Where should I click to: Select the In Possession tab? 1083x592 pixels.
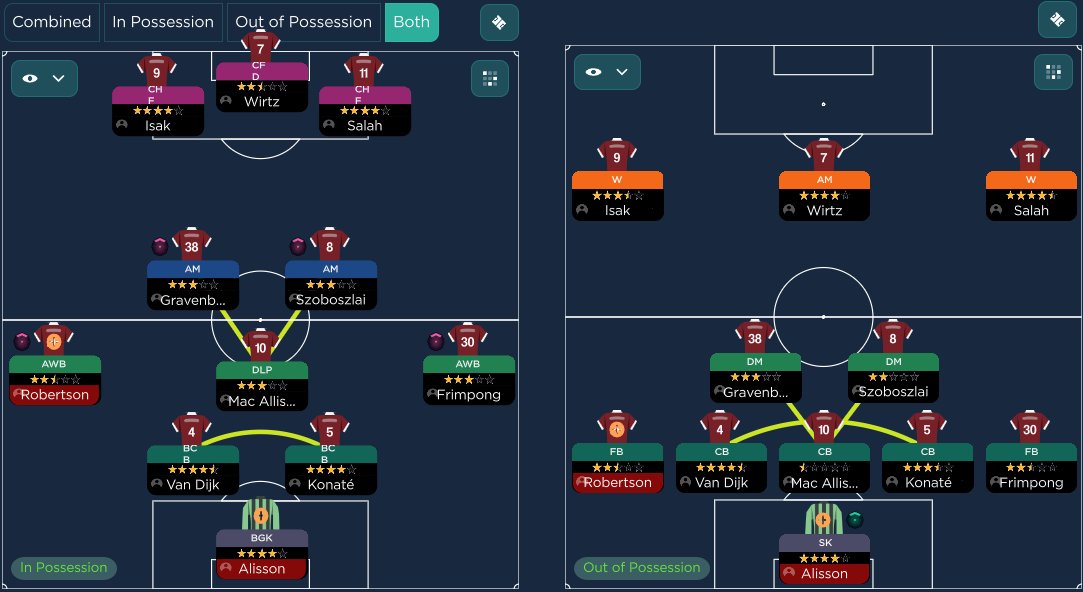click(163, 22)
